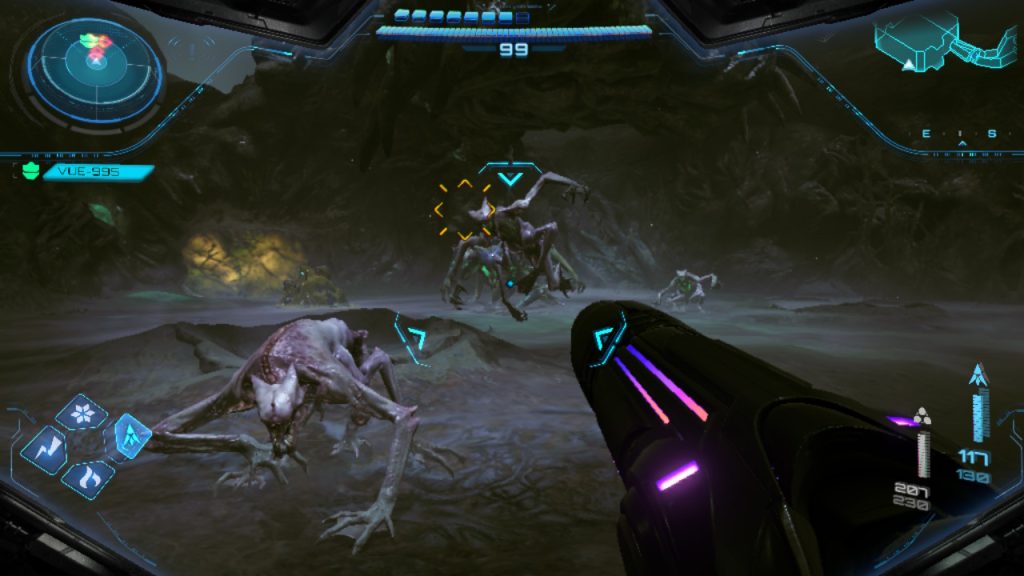
Task: Click the circular enemy radar
Action: pyautogui.click(x=95, y=64)
